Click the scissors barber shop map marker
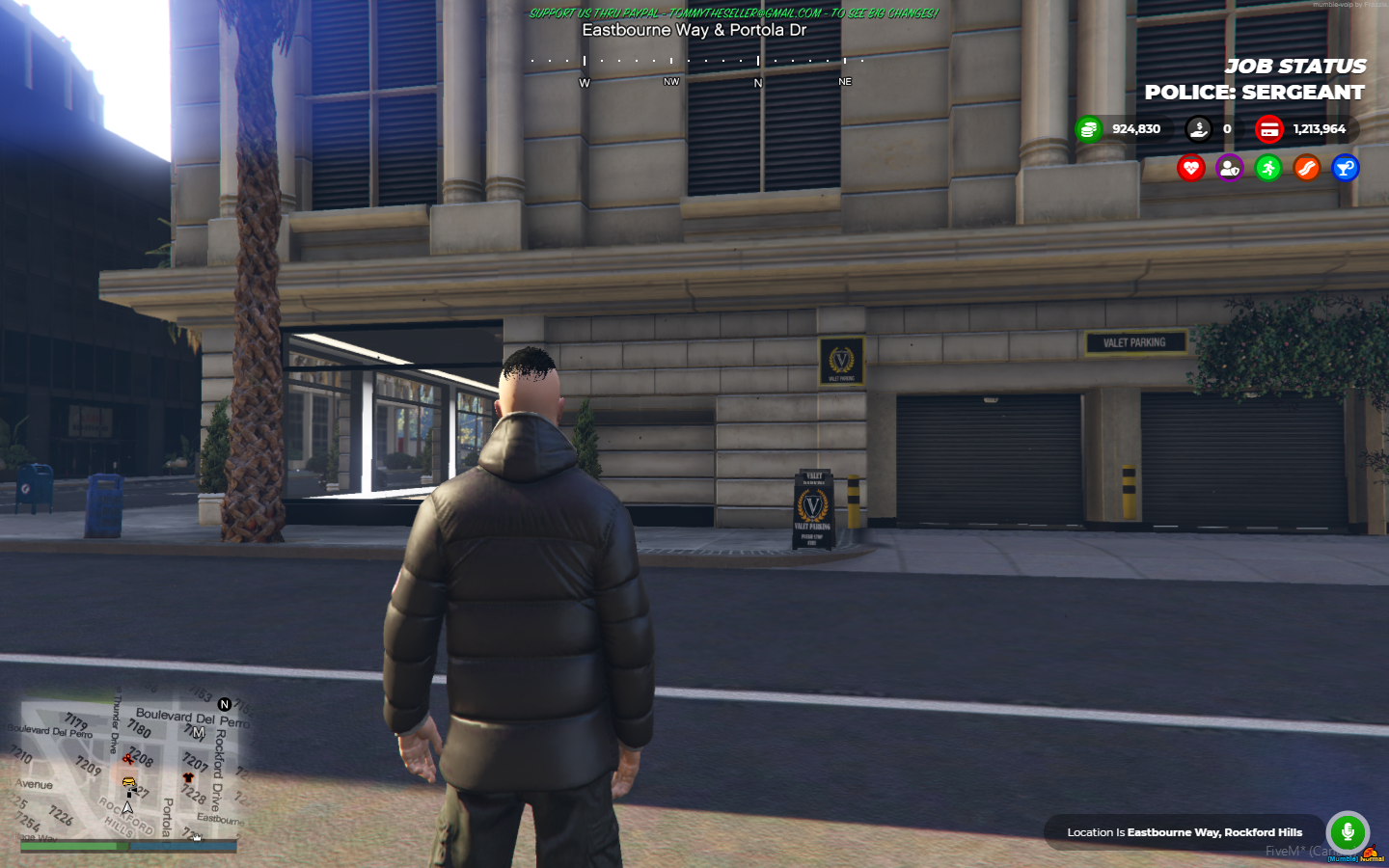The image size is (1389, 868). (127, 759)
